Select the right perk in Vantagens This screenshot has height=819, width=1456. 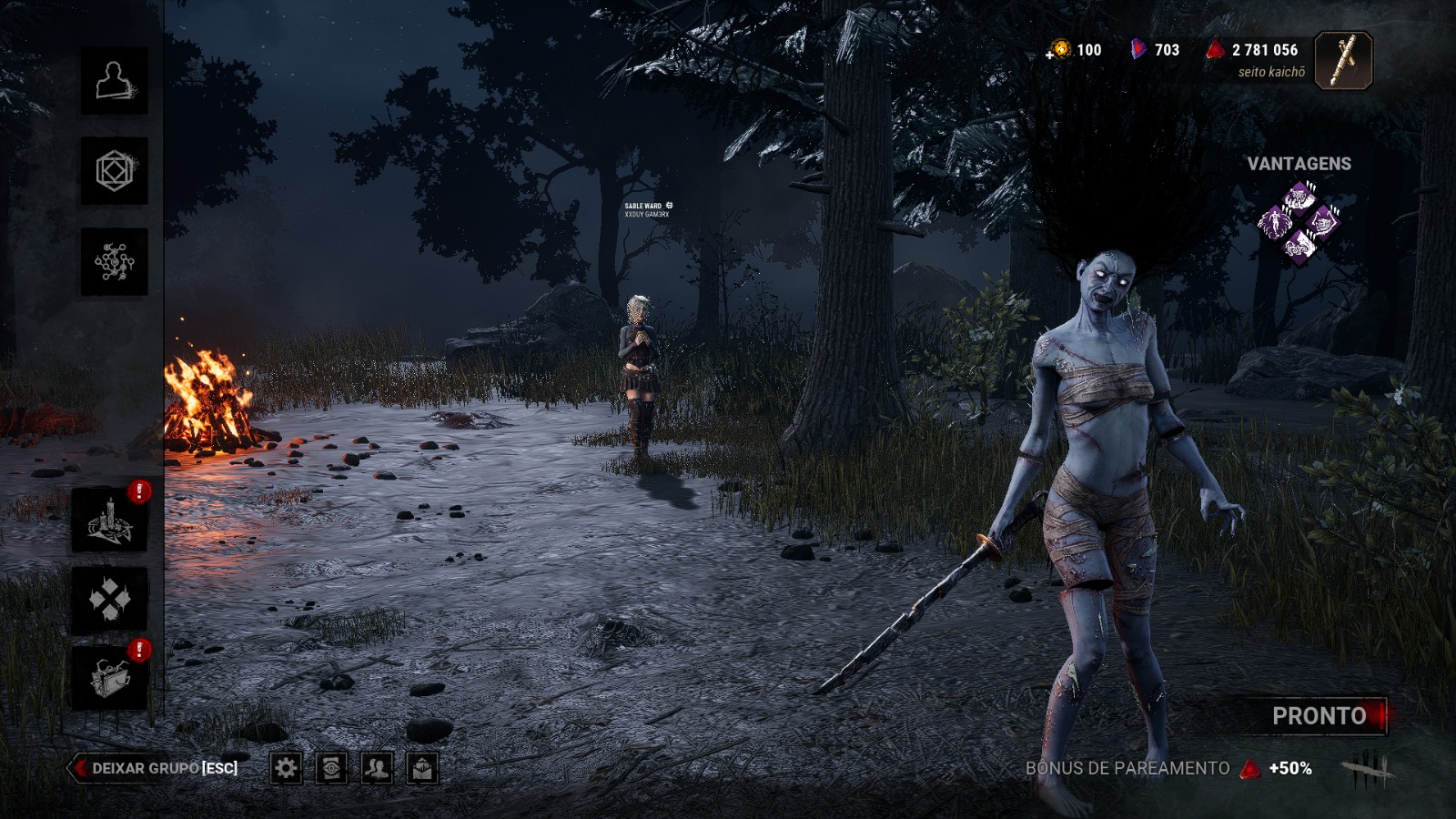(1324, 221)
